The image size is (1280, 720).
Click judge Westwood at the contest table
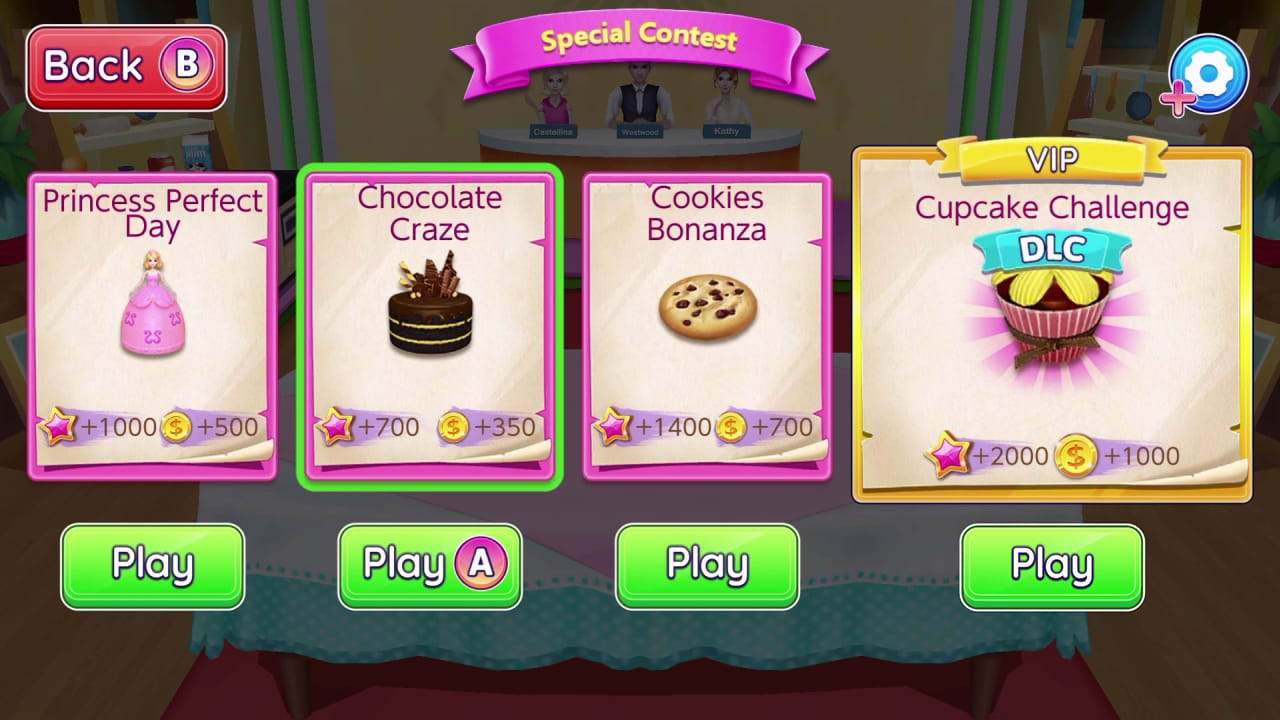pos(640,105)
